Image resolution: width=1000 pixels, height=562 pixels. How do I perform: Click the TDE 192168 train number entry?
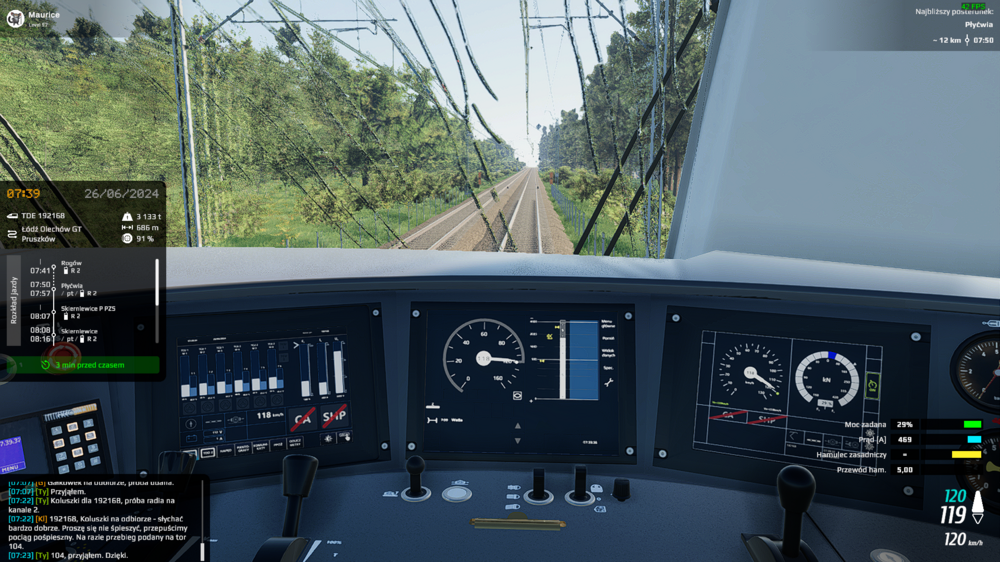(x=44, y=215)
